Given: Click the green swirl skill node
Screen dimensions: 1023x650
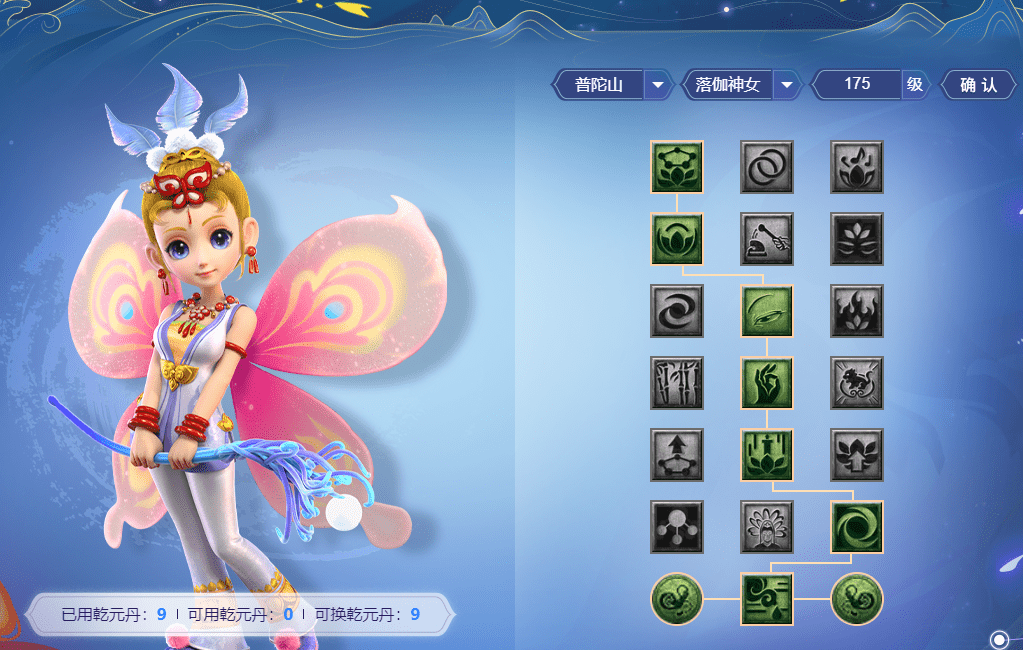Looking at the screenshot, I should [857, 527].
